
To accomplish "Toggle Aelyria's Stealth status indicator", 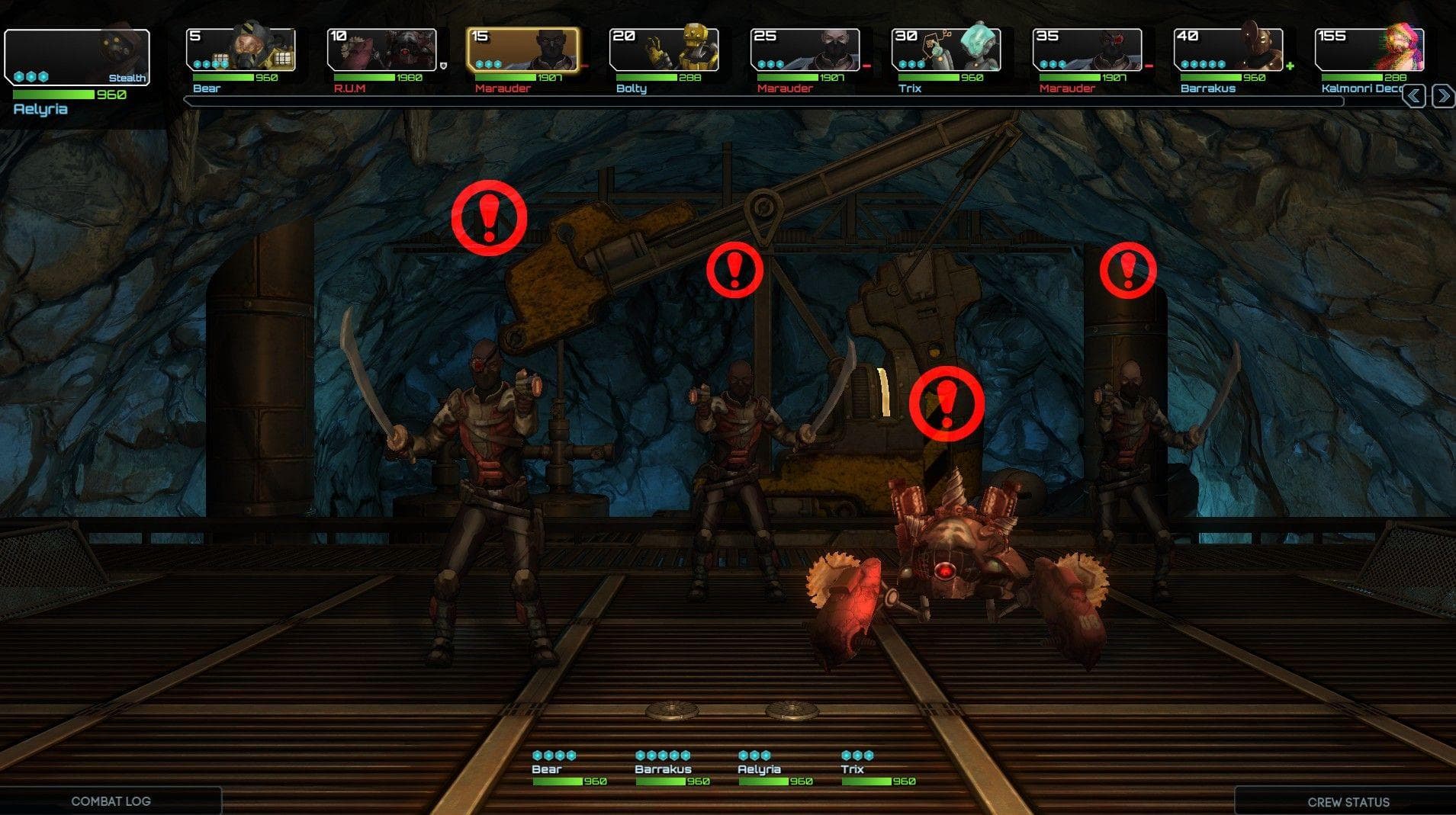I will point(128,78).
